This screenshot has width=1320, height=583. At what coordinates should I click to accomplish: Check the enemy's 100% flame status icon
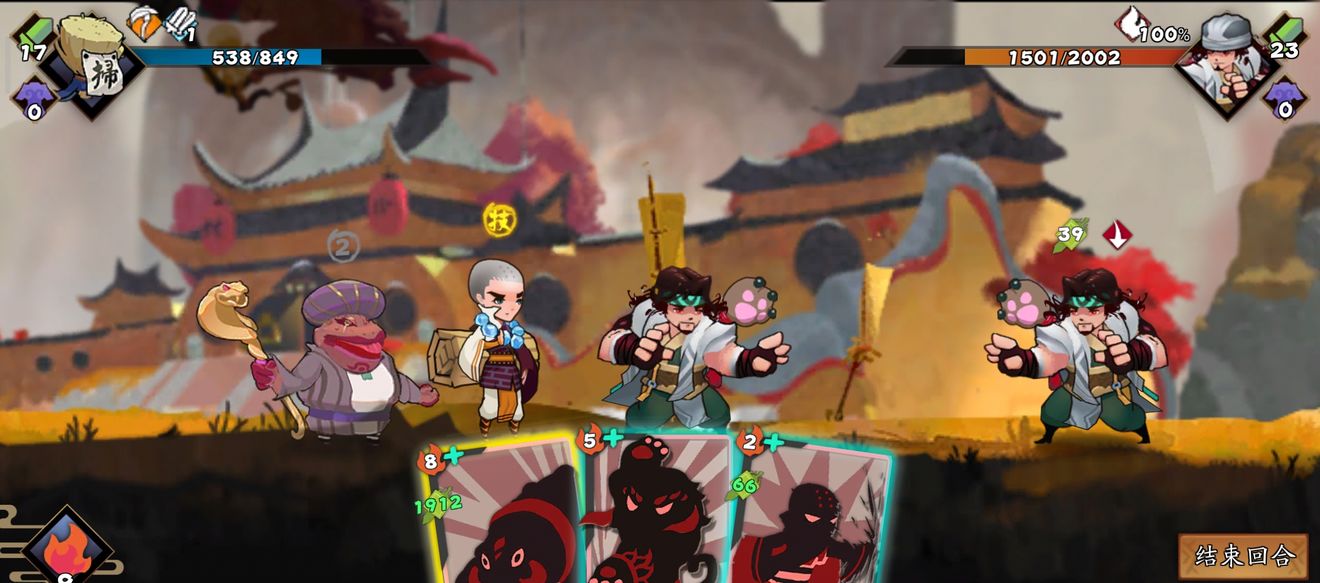click(1132, 22)
